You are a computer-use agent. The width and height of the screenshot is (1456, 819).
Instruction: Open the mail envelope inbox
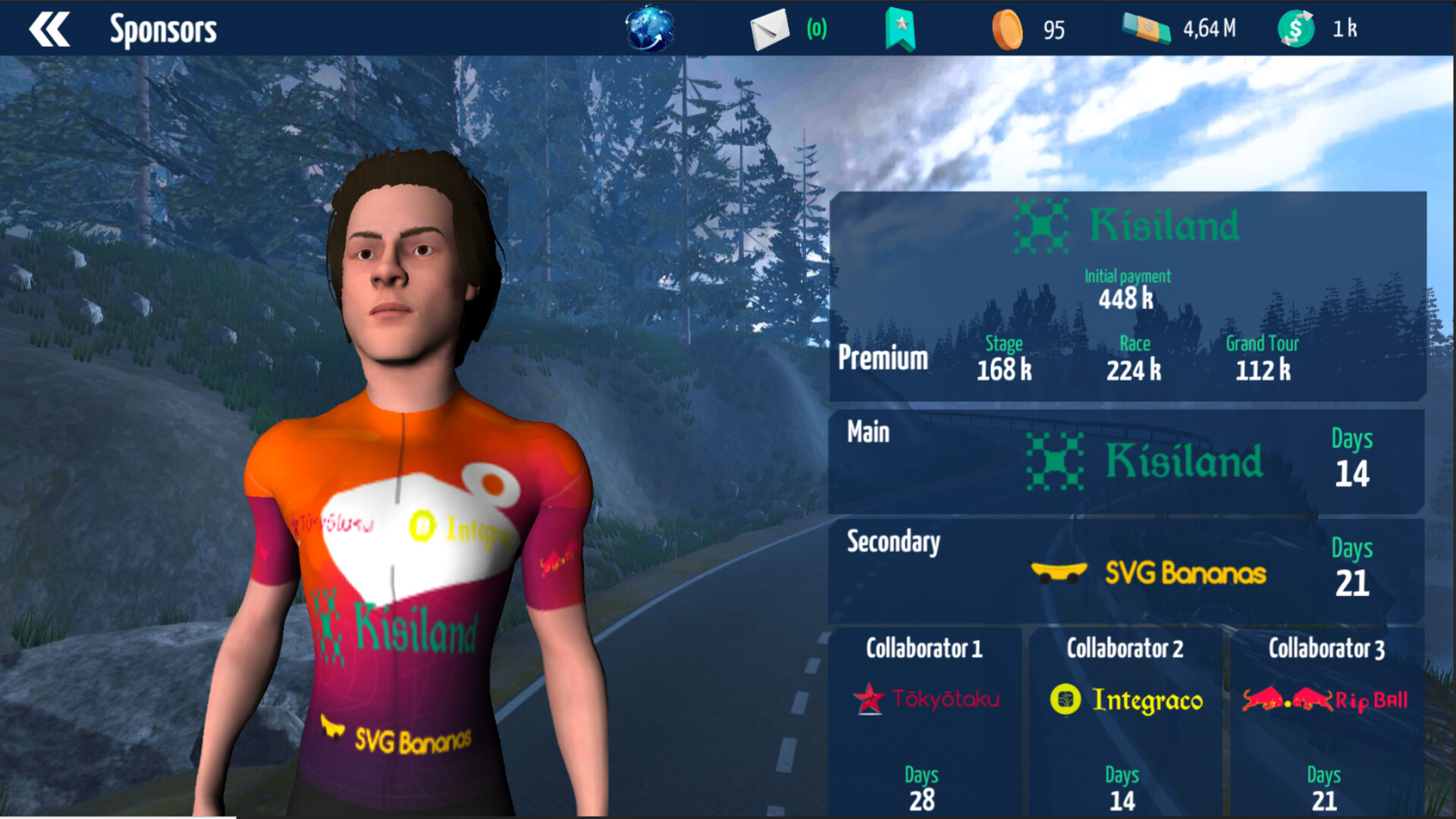[769, 30]
